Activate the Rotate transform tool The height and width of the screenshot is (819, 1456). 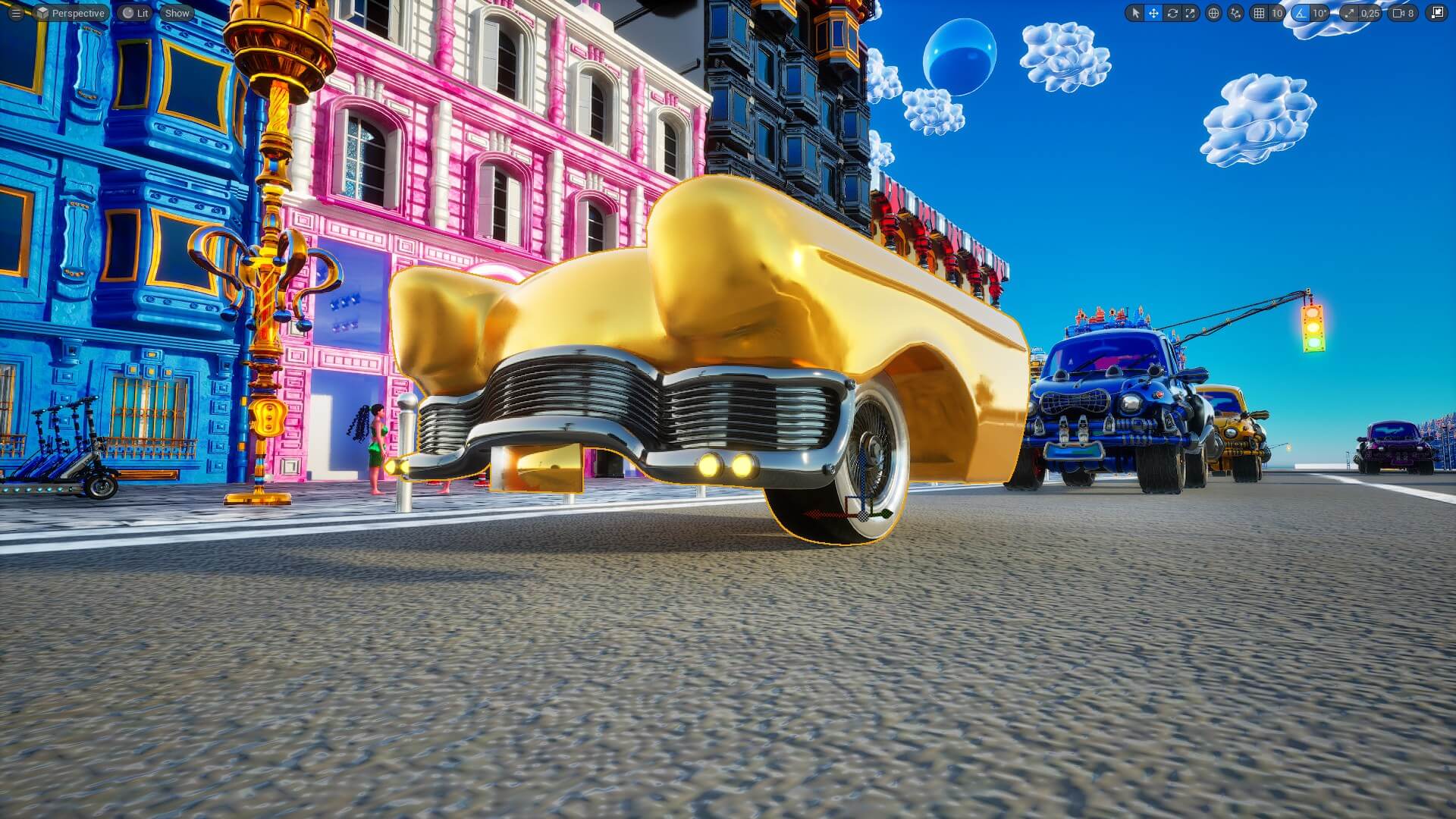(x=1172, y=14)
